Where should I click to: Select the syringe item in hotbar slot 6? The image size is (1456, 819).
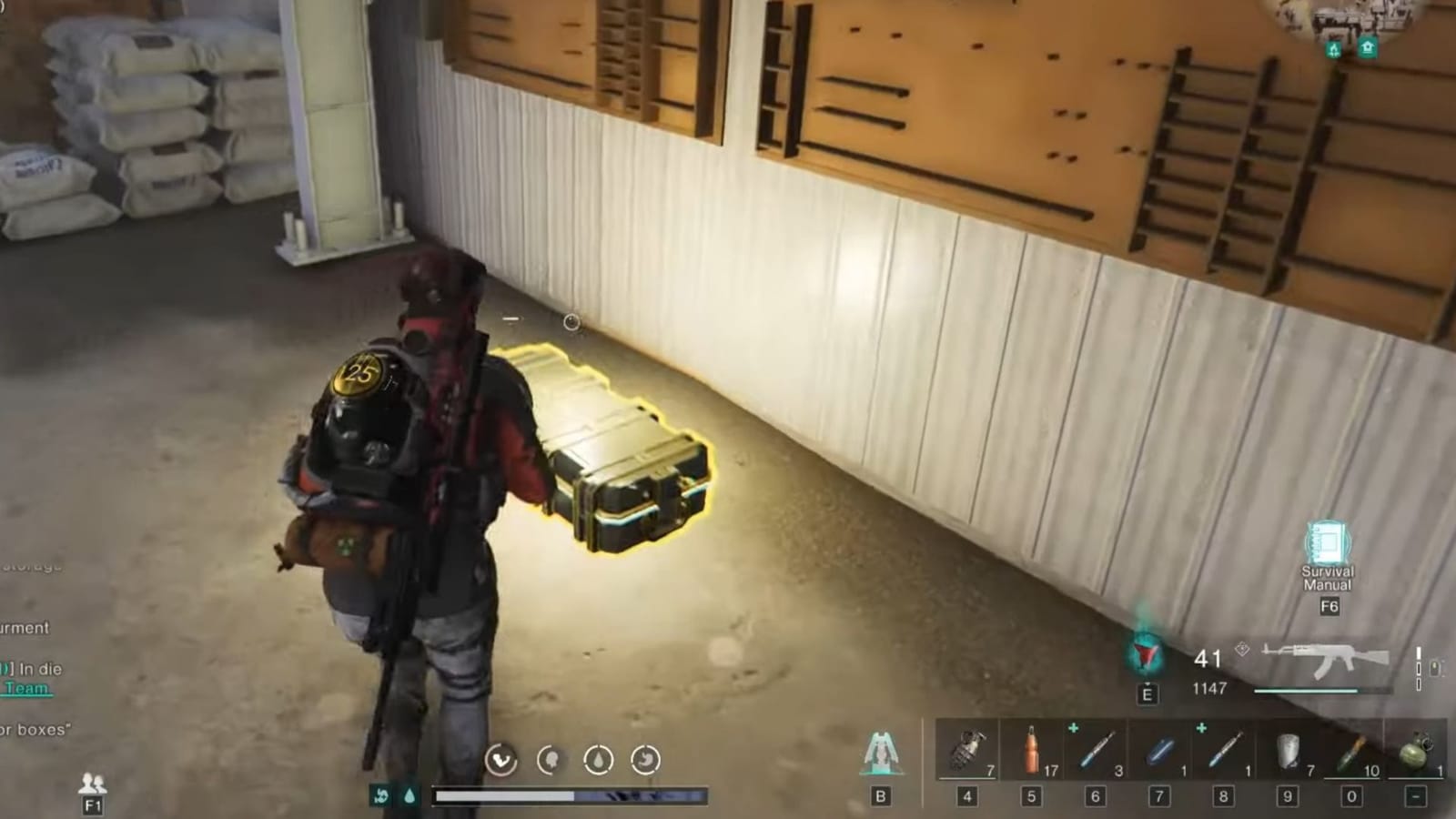point(1097,746)
